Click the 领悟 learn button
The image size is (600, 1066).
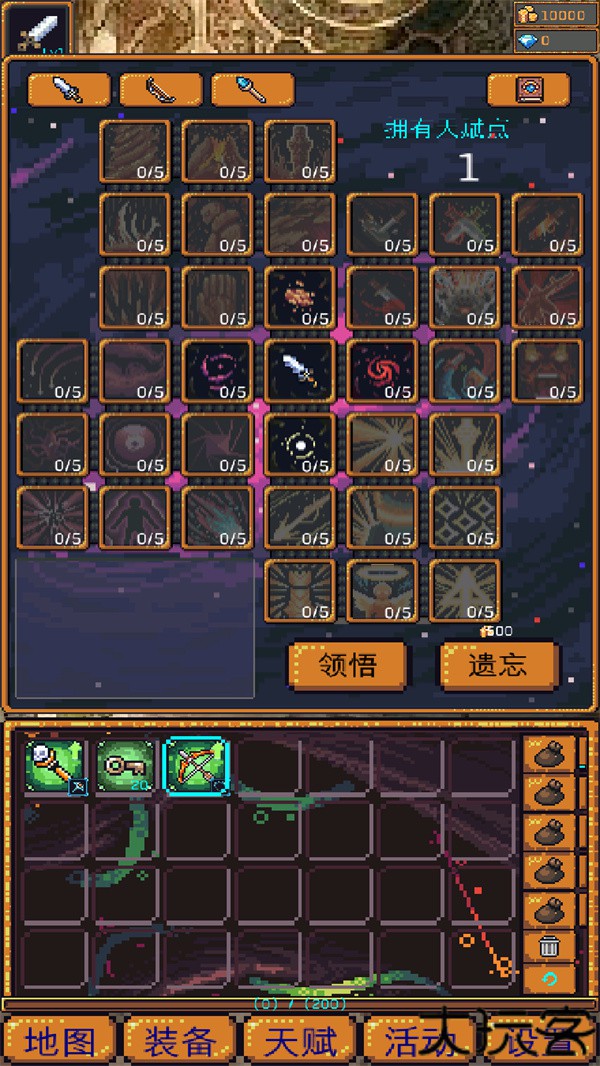pyautogui.click(x=348, y=666)
